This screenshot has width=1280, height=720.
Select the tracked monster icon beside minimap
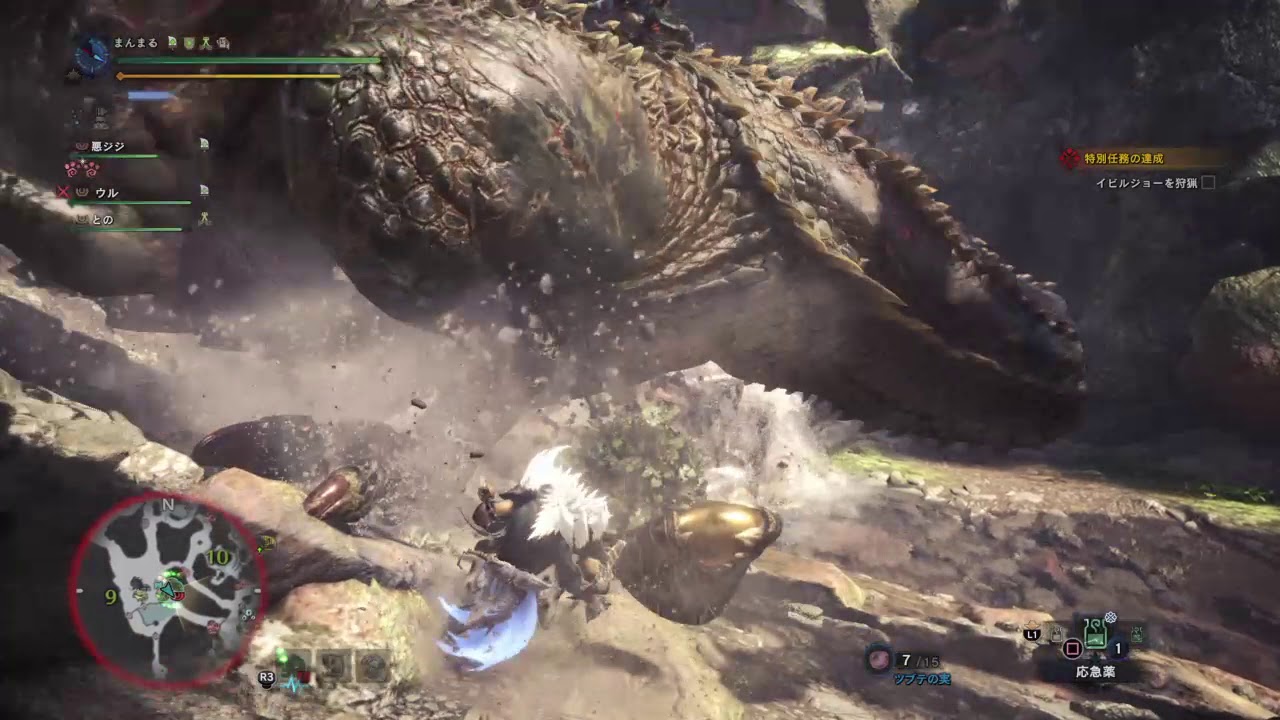point(267,543)
